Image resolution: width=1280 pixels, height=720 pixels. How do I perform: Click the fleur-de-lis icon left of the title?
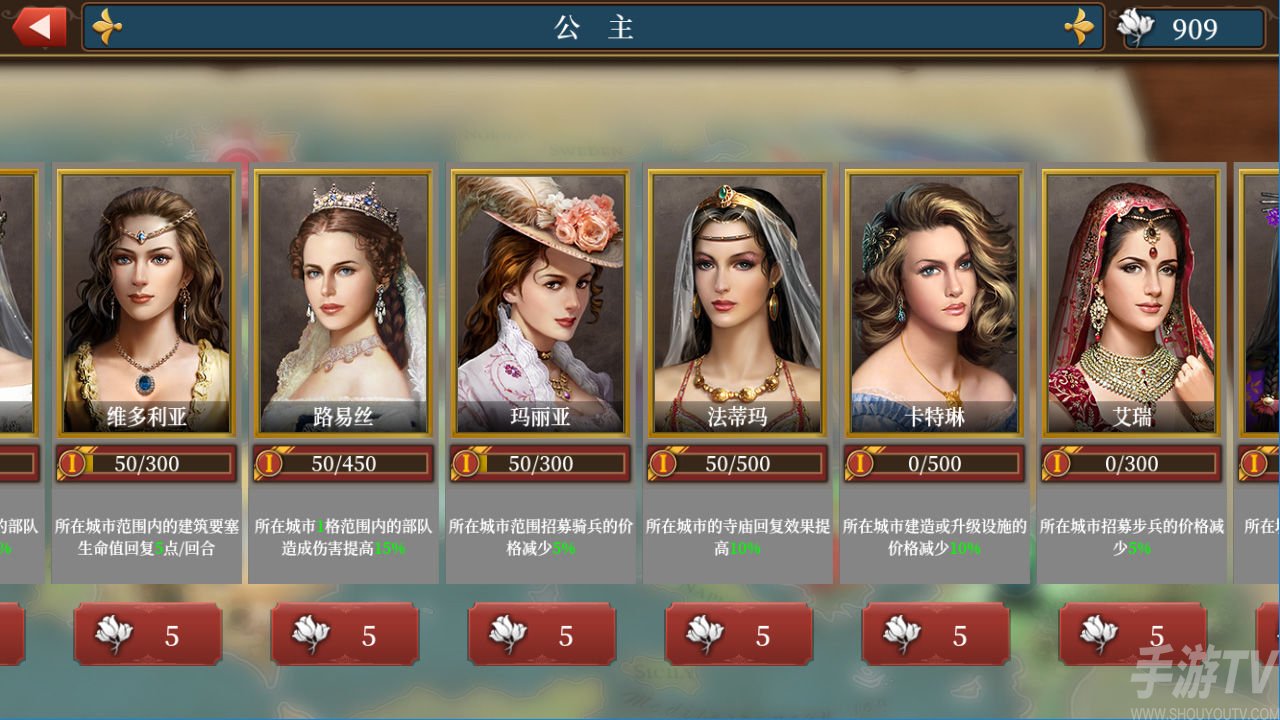pyautogui.click(x=106, y=27)
